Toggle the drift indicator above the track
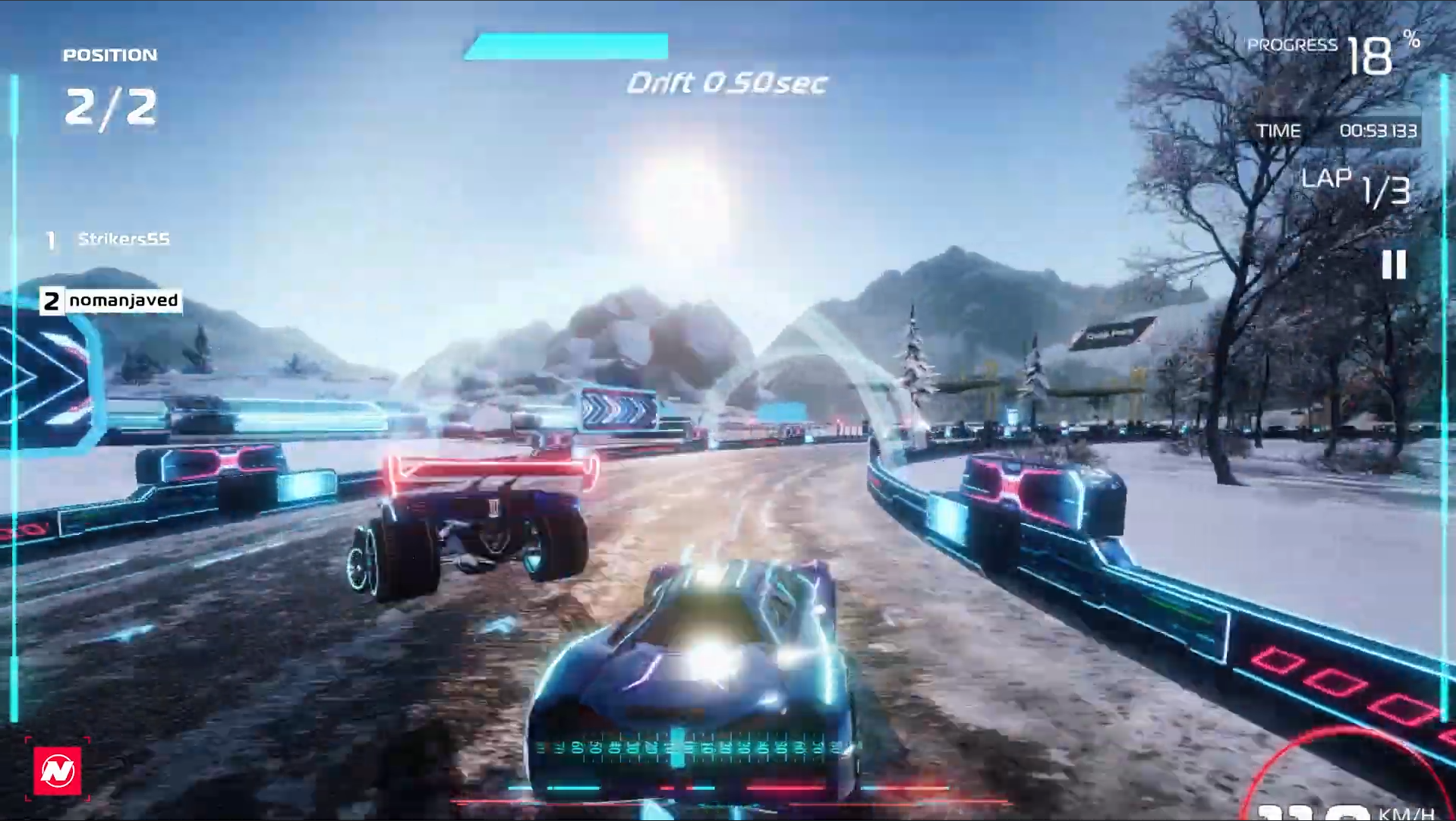The width and height of the screenshot is (1456, 821). [725, 83]
